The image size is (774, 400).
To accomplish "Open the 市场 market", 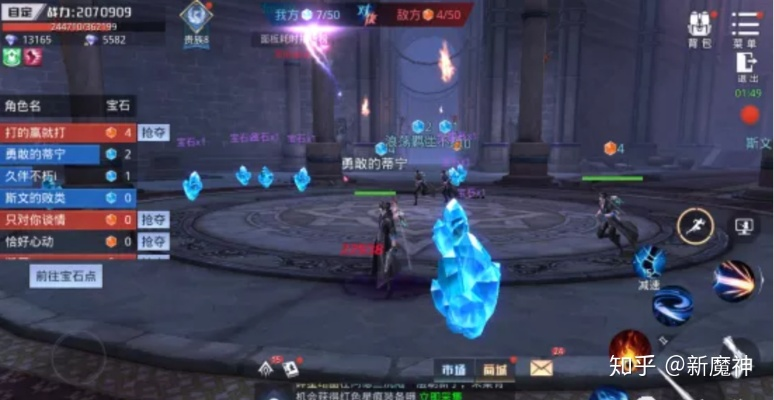I will (453, 369).
